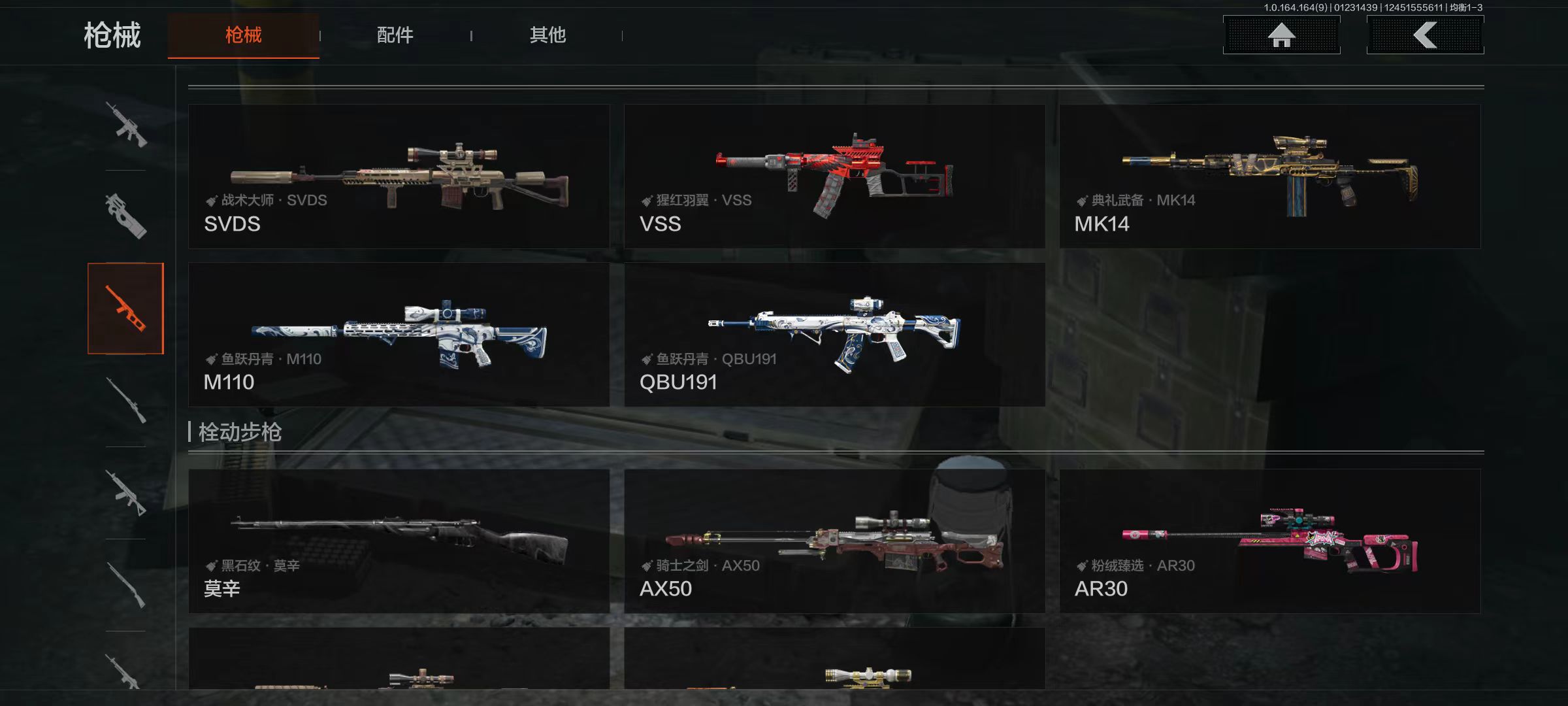
Task: Go to the home screen
Action: (1281, 35)
